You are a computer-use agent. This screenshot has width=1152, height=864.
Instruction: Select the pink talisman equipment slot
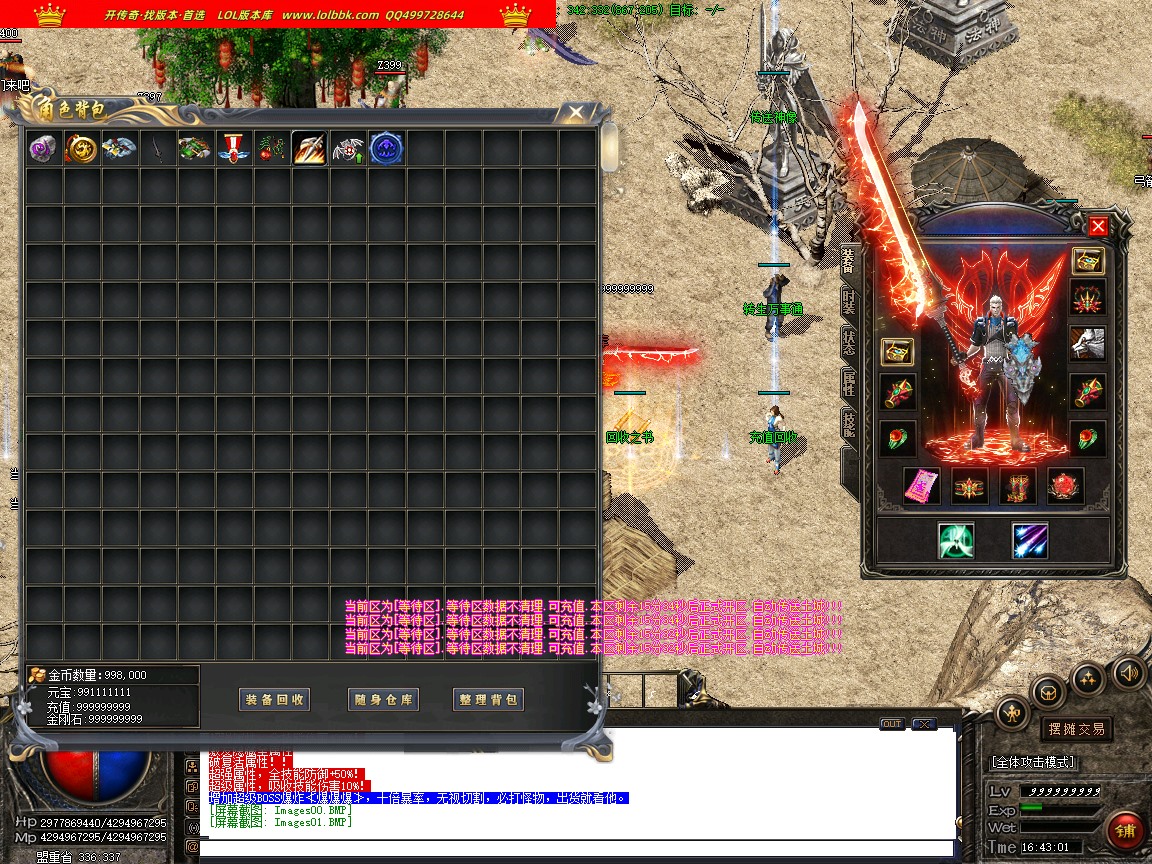pyautogui.click(x=921, y=486)
